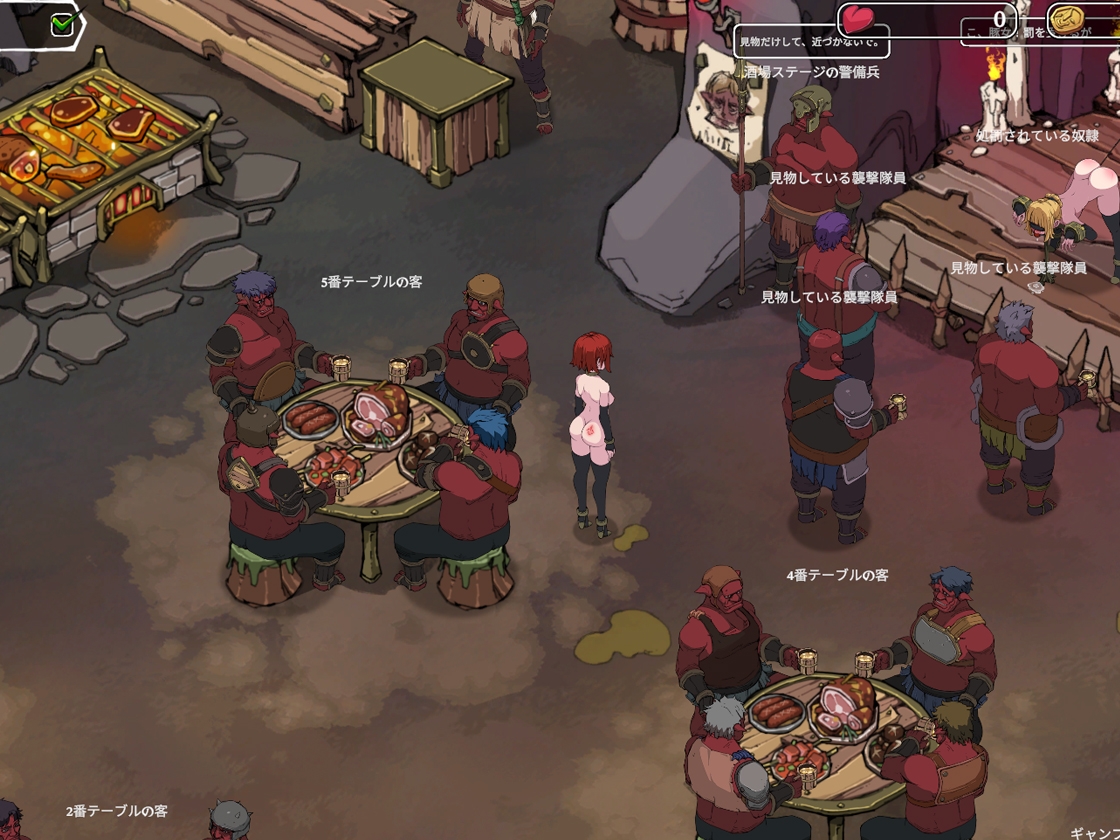Open the green checkmark quest tracker
The width and height of the screenshot is (1120, 840).
point(62,23)
